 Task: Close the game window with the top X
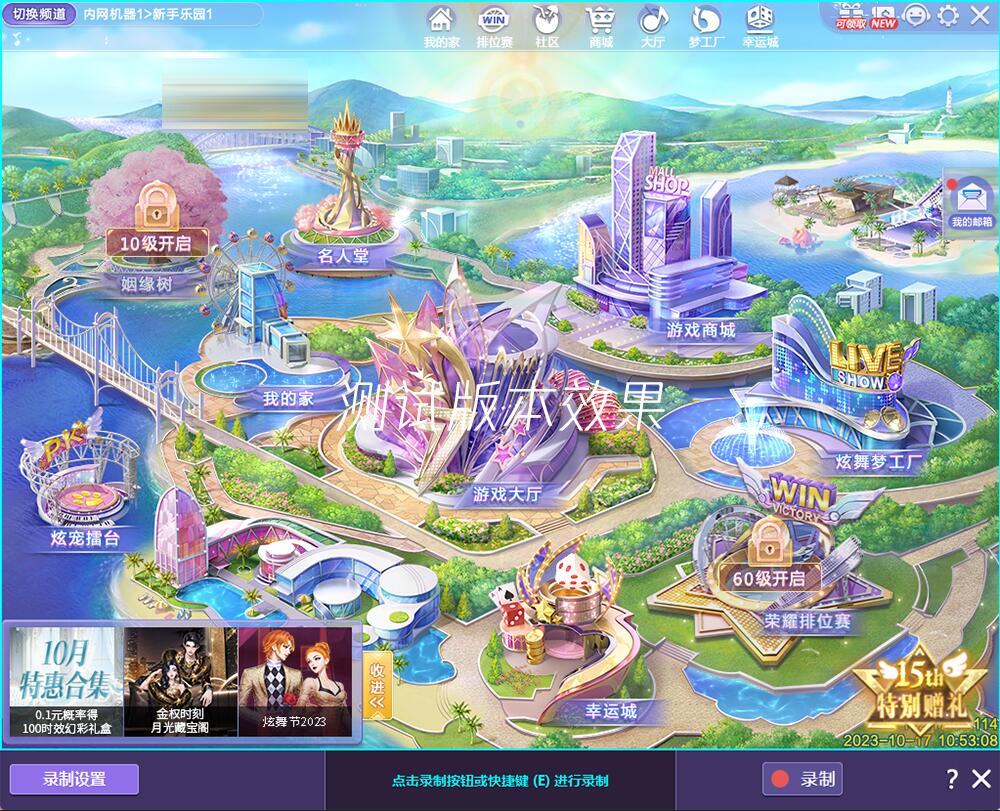[x=979, y=15]
